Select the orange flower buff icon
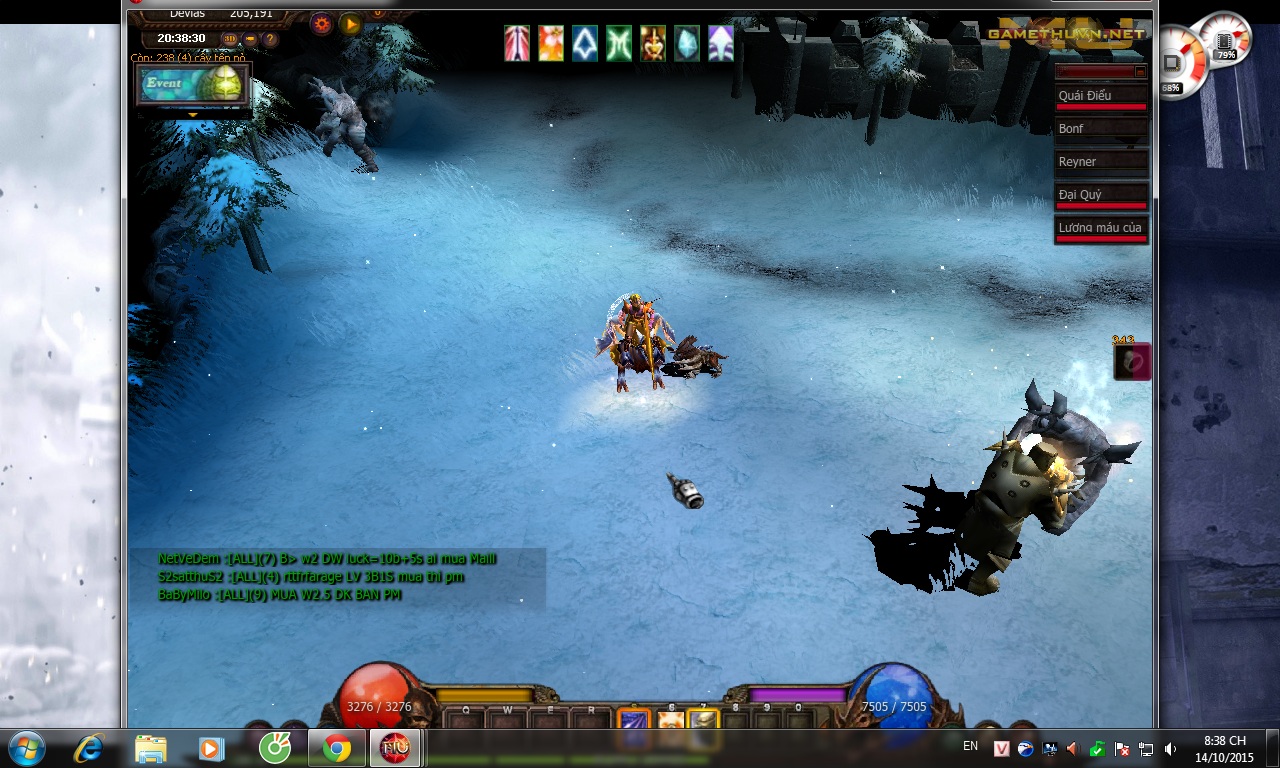The width and height of the screenshot is (1280, 768). [551, 44]
